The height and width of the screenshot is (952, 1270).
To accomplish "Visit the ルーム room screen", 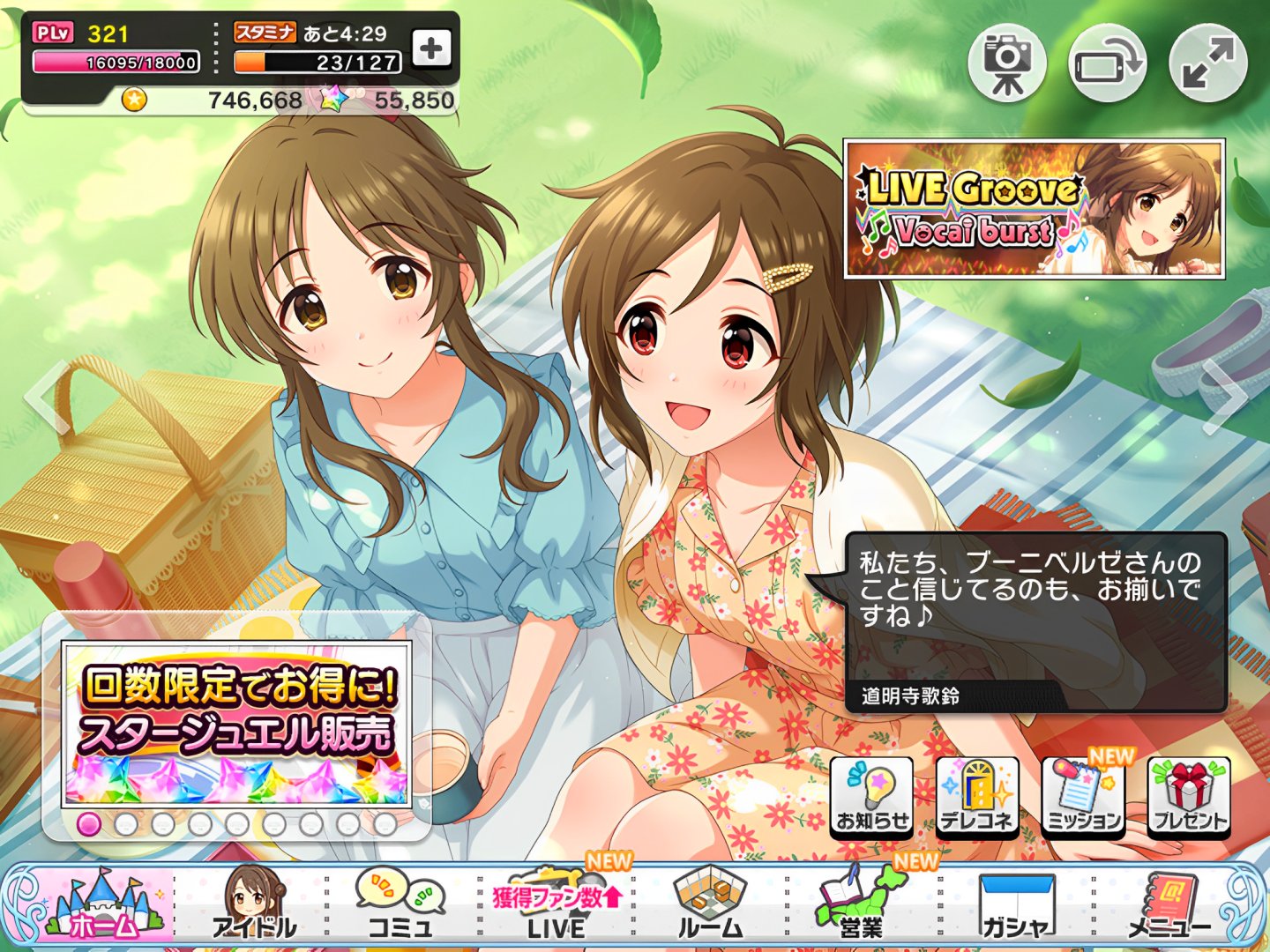I will [x=711, y=905].
